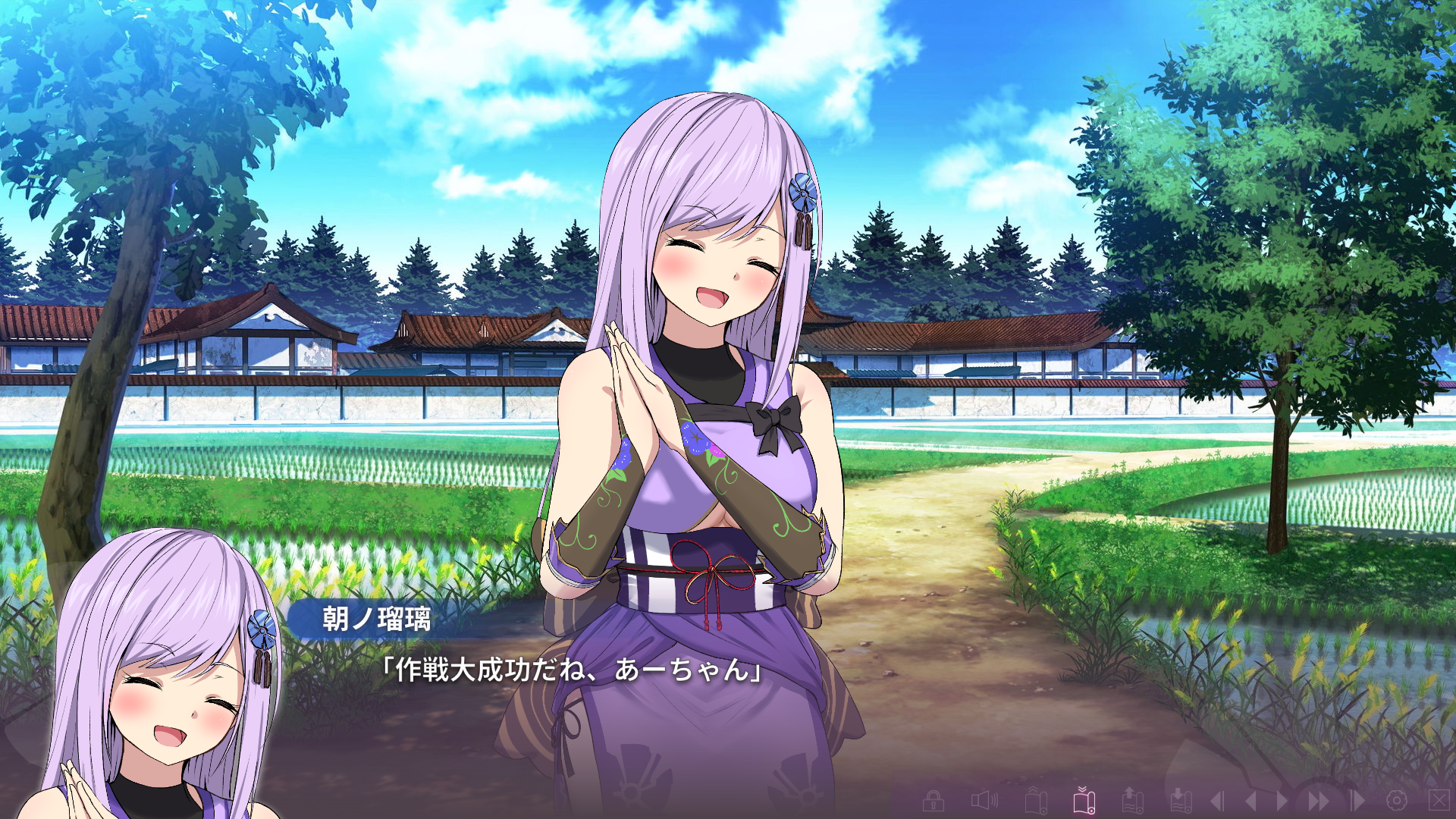Image resolution: width=1456 pixels, height=819 pixels.
Task: Go back one line with left triangle
Action: pyautogui.click(x=1250, y=800)
